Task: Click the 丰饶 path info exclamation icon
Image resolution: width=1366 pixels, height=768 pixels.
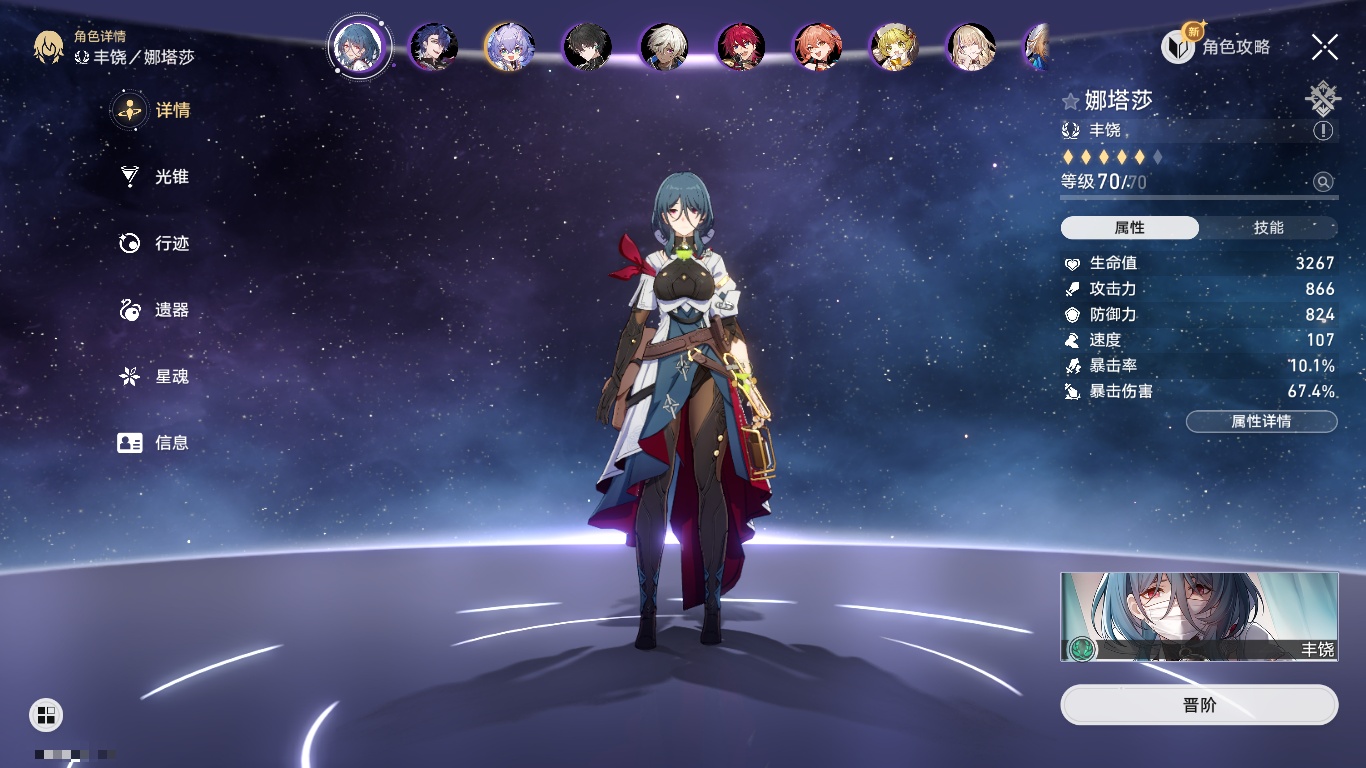Action: 1323,131
